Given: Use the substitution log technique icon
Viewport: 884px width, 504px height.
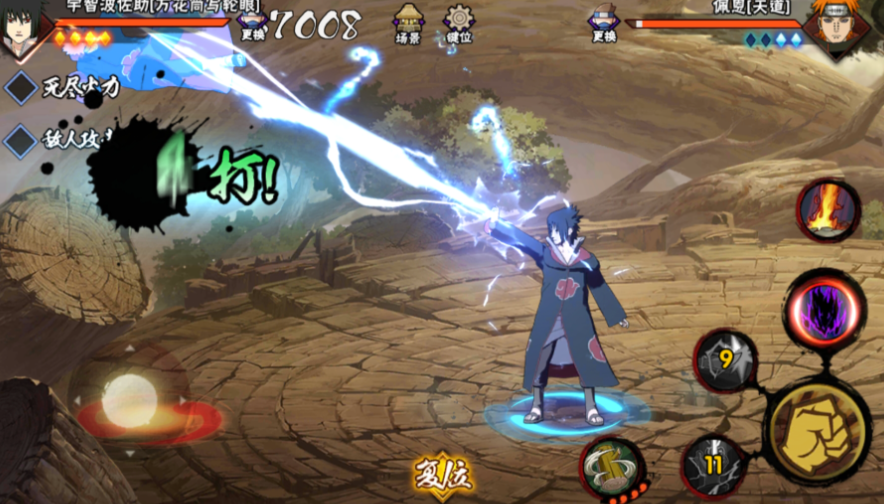Looking at the screenshot, I should point(611,468).
